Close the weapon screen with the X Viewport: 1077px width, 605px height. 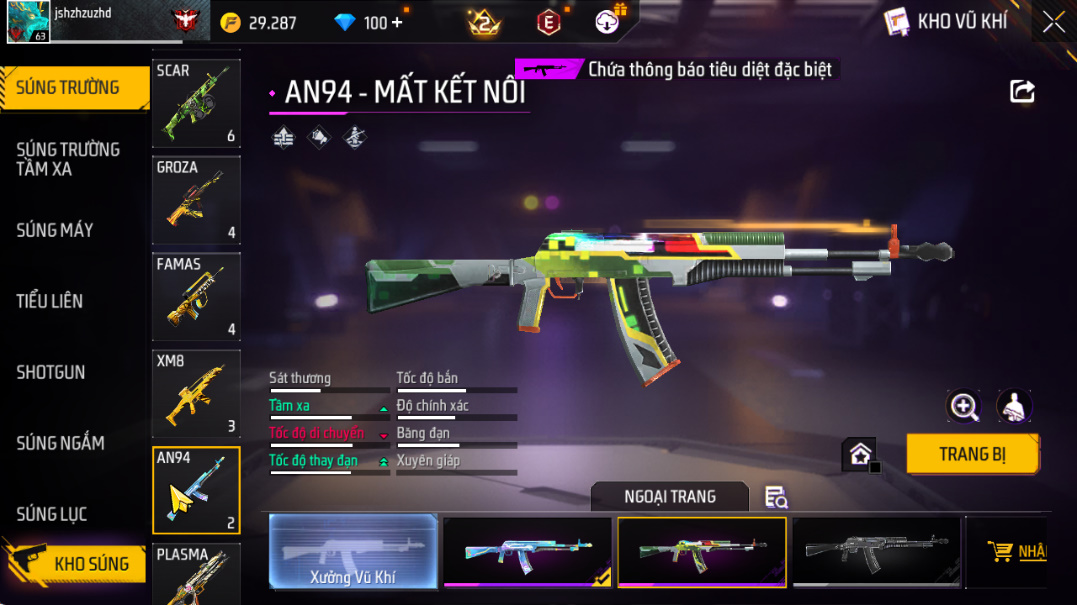pyautogui.click(x=1053, y=22)
